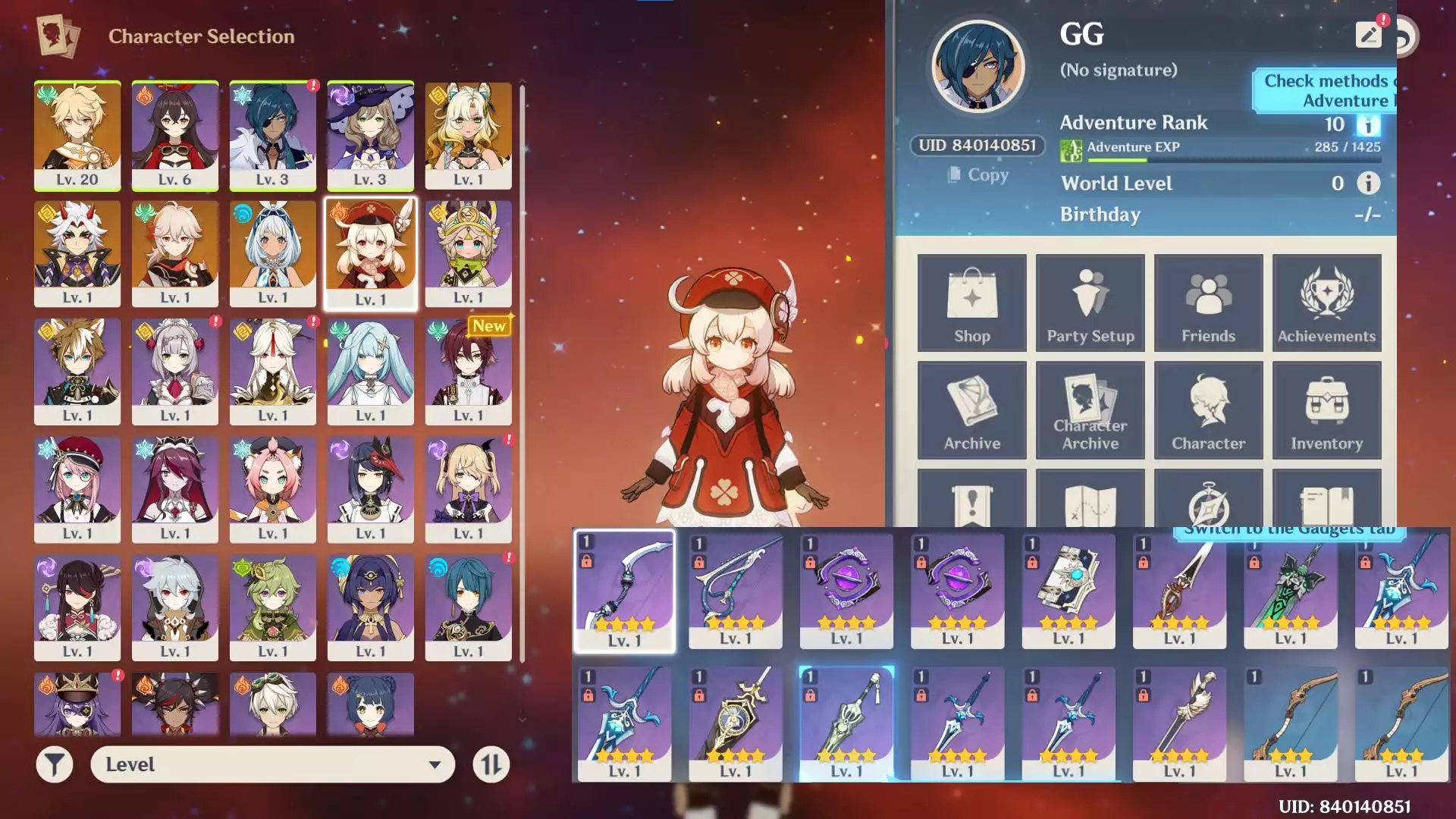View the Achievements page
This screenshot has width=1456, height=819.
click(x=1326, y=303)
